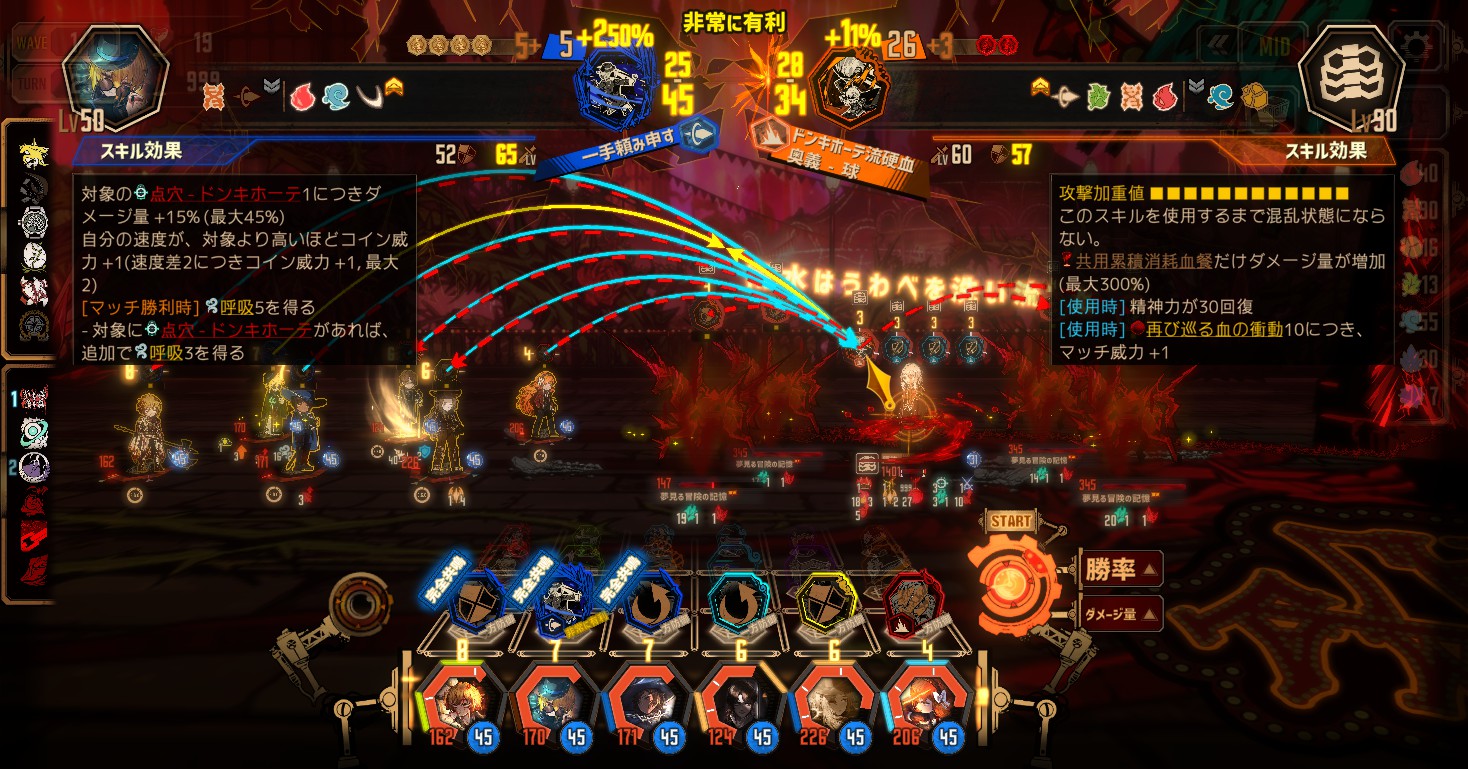This screenshot has width=1468, height=769.
Task: Choose the cyan evade skill slot
Action: point(738,602)
